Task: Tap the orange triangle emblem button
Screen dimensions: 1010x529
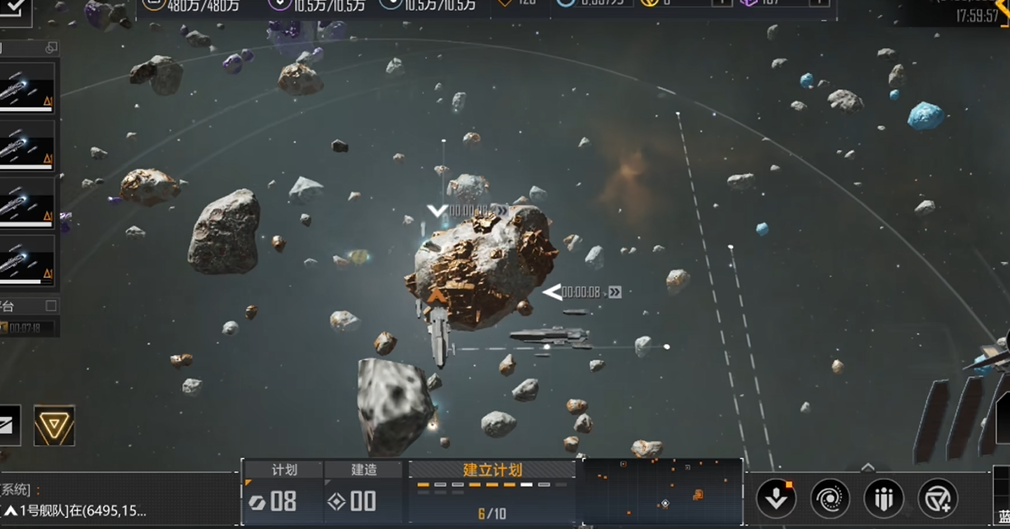Action: tap(54, 426)
